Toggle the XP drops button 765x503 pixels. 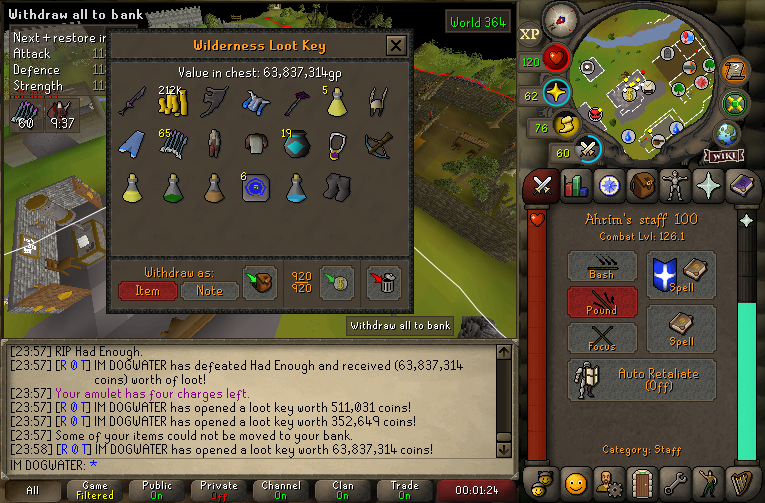click(530, 33)
